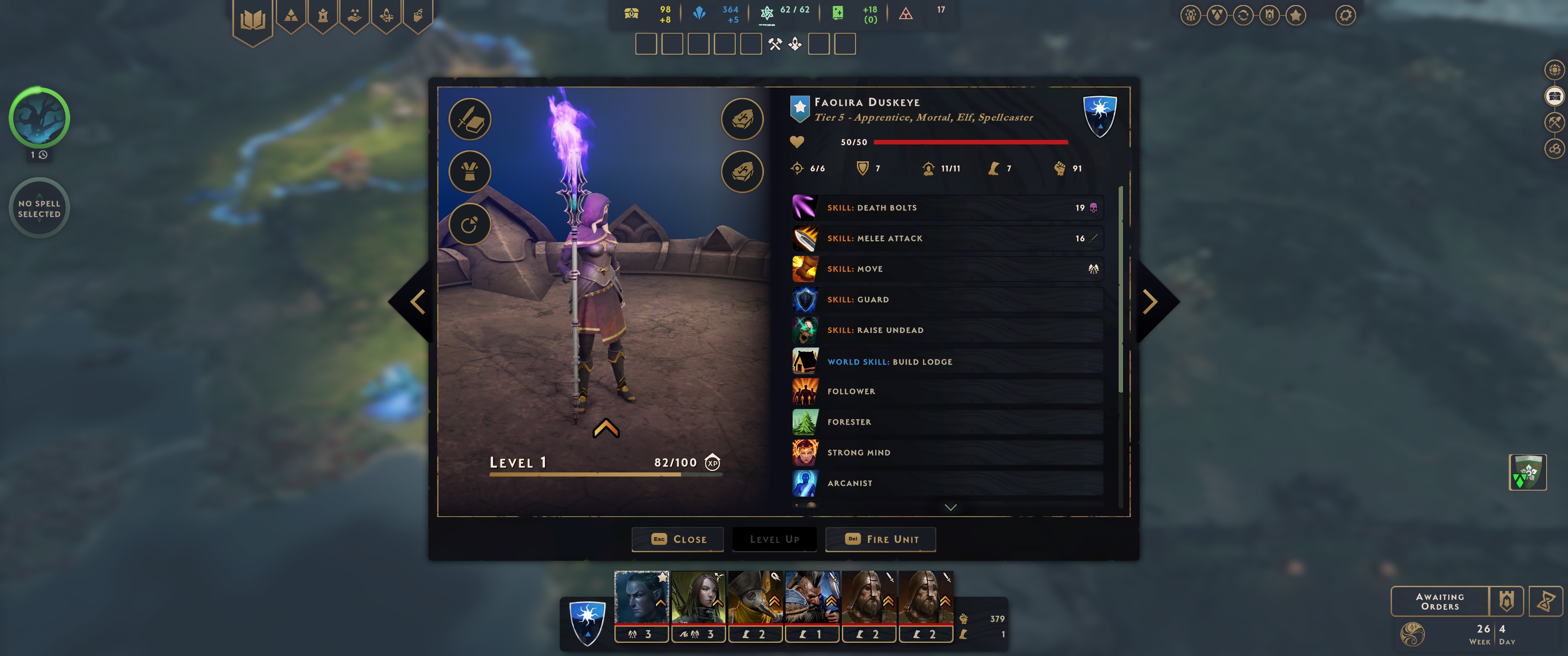Select the tower structures banner icon

323,15
